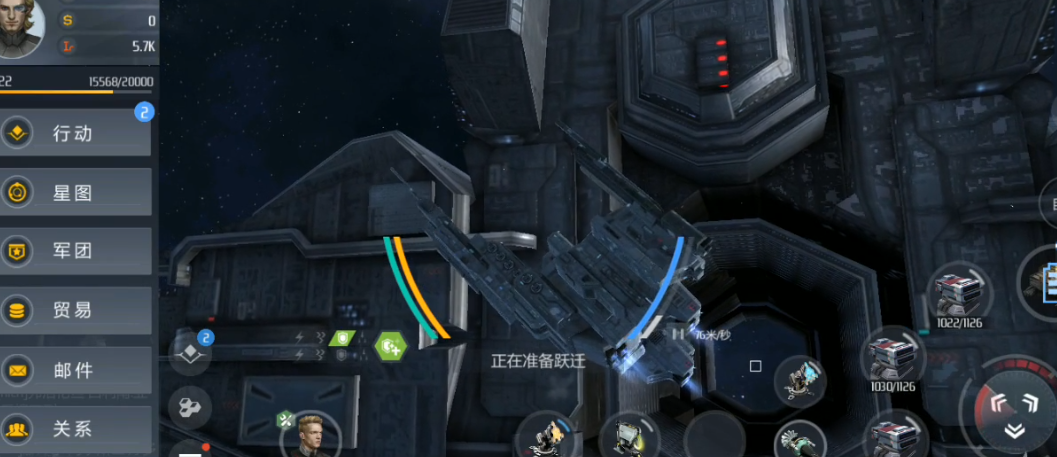Select the 军团 corporation entry
The width and height of the screenshot is (1057, 457).
[x=76, y=251]
